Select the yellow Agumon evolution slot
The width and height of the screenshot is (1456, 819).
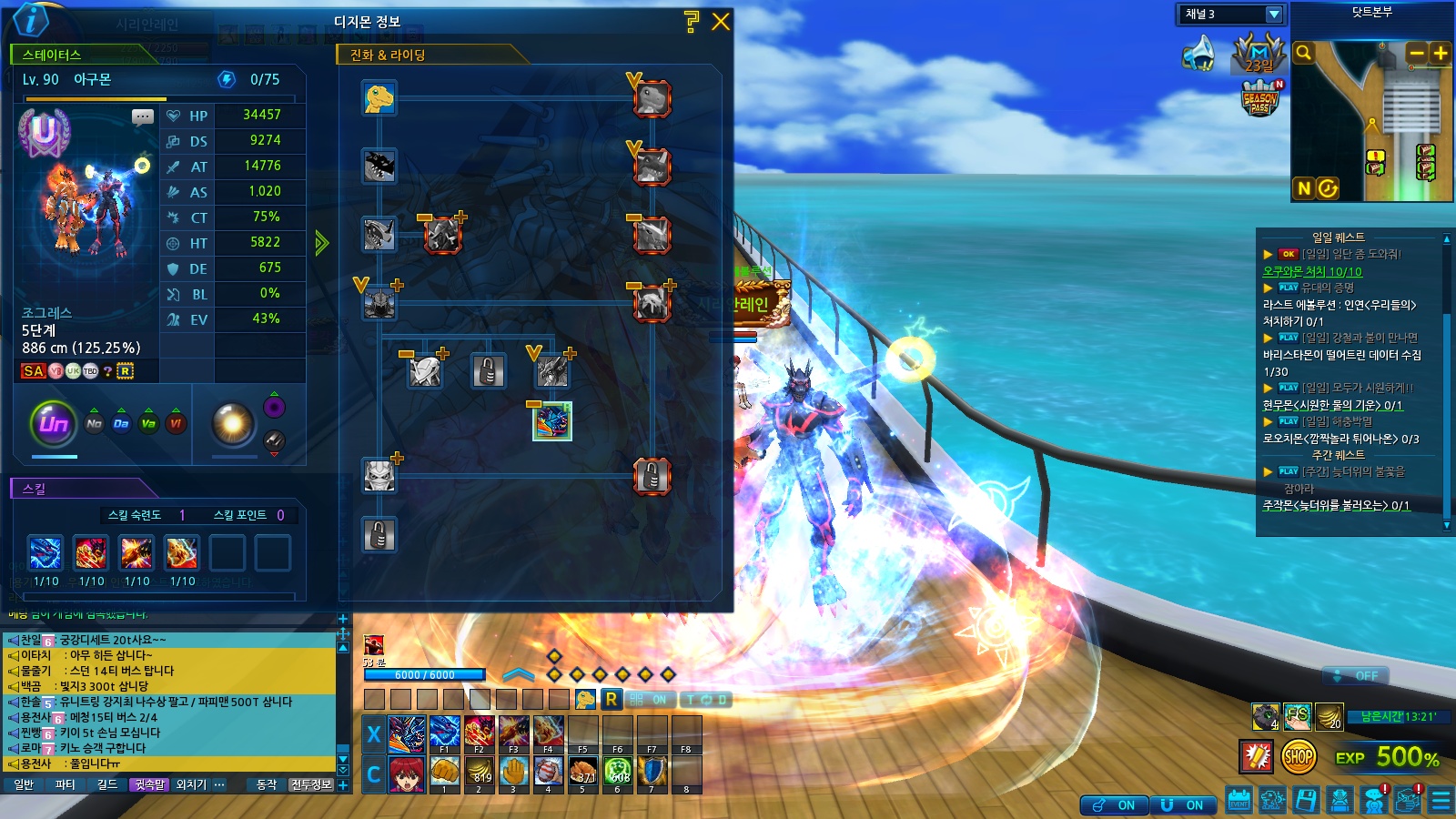coord(379,97)
